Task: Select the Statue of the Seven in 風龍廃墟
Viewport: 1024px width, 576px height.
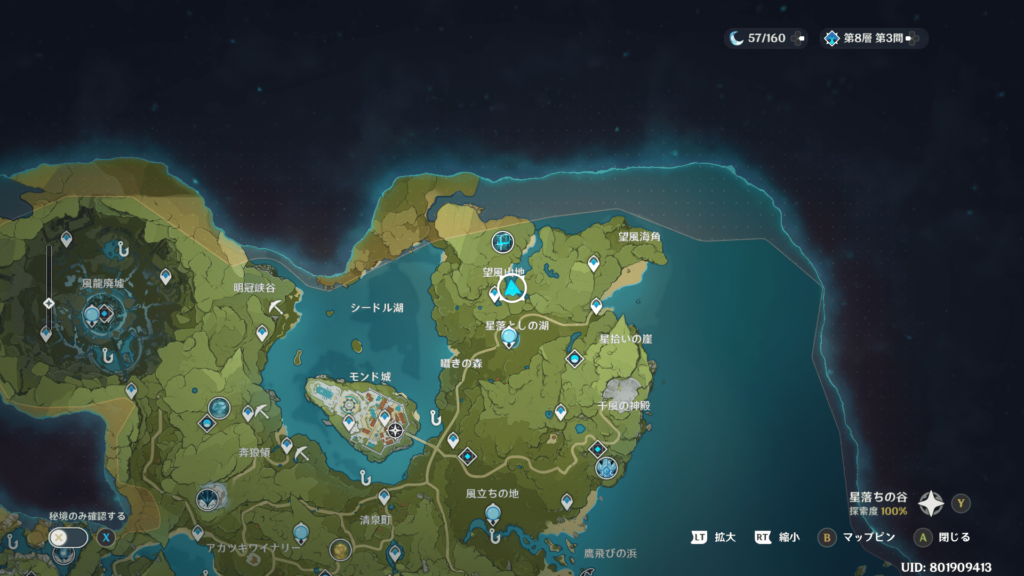Action: point(92,316)
